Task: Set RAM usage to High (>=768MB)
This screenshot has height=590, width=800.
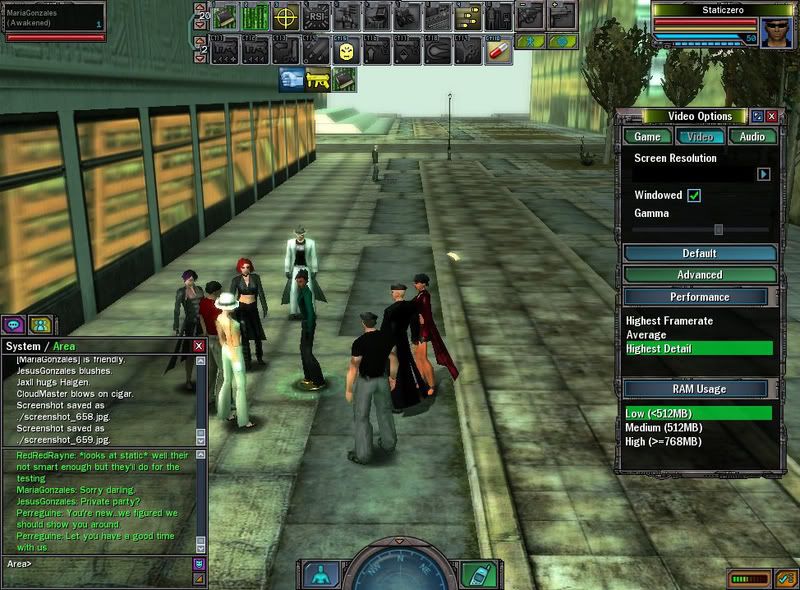Action: (663, 441)
